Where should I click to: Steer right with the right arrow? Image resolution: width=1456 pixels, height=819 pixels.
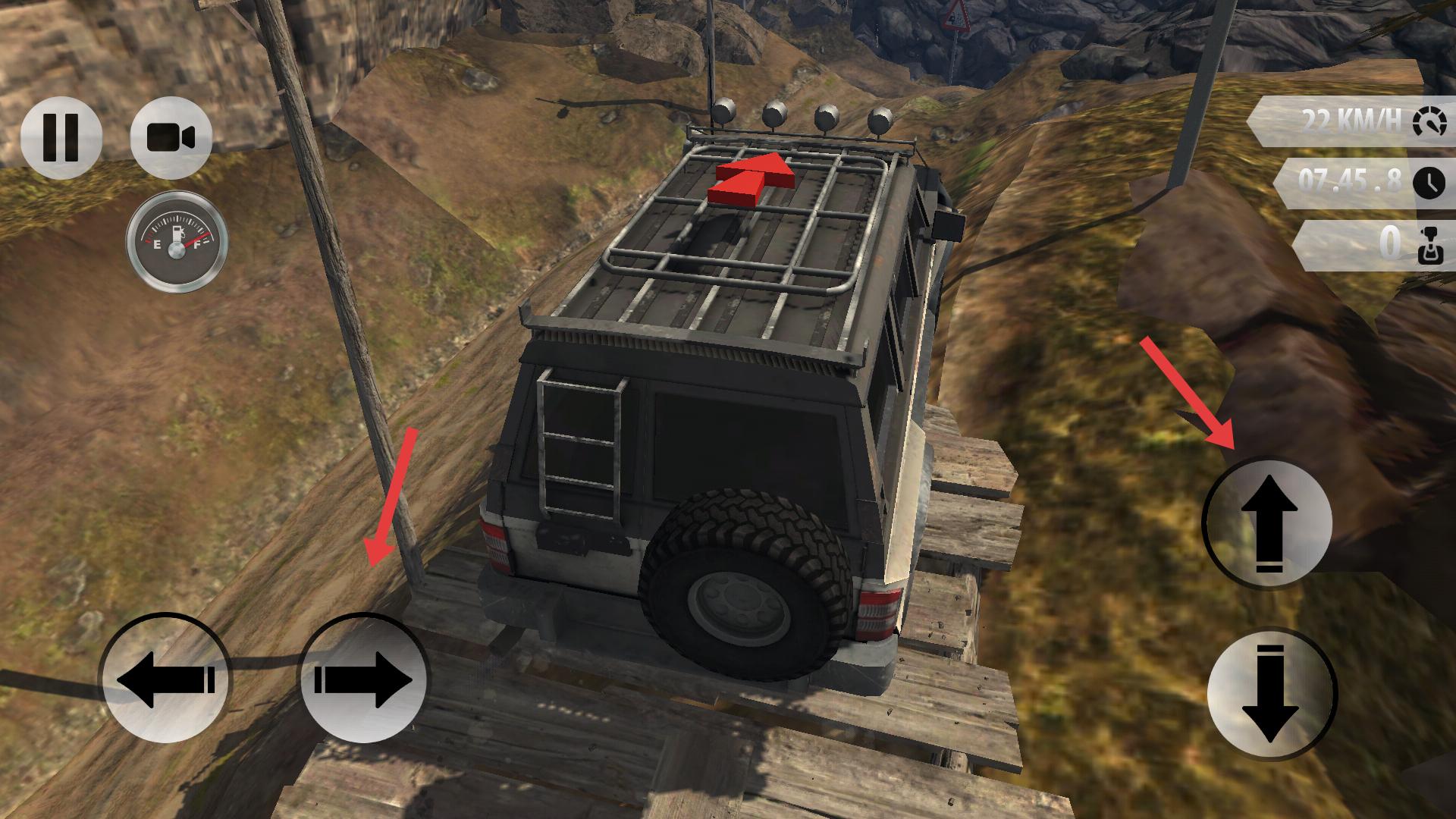coord(364,677)
